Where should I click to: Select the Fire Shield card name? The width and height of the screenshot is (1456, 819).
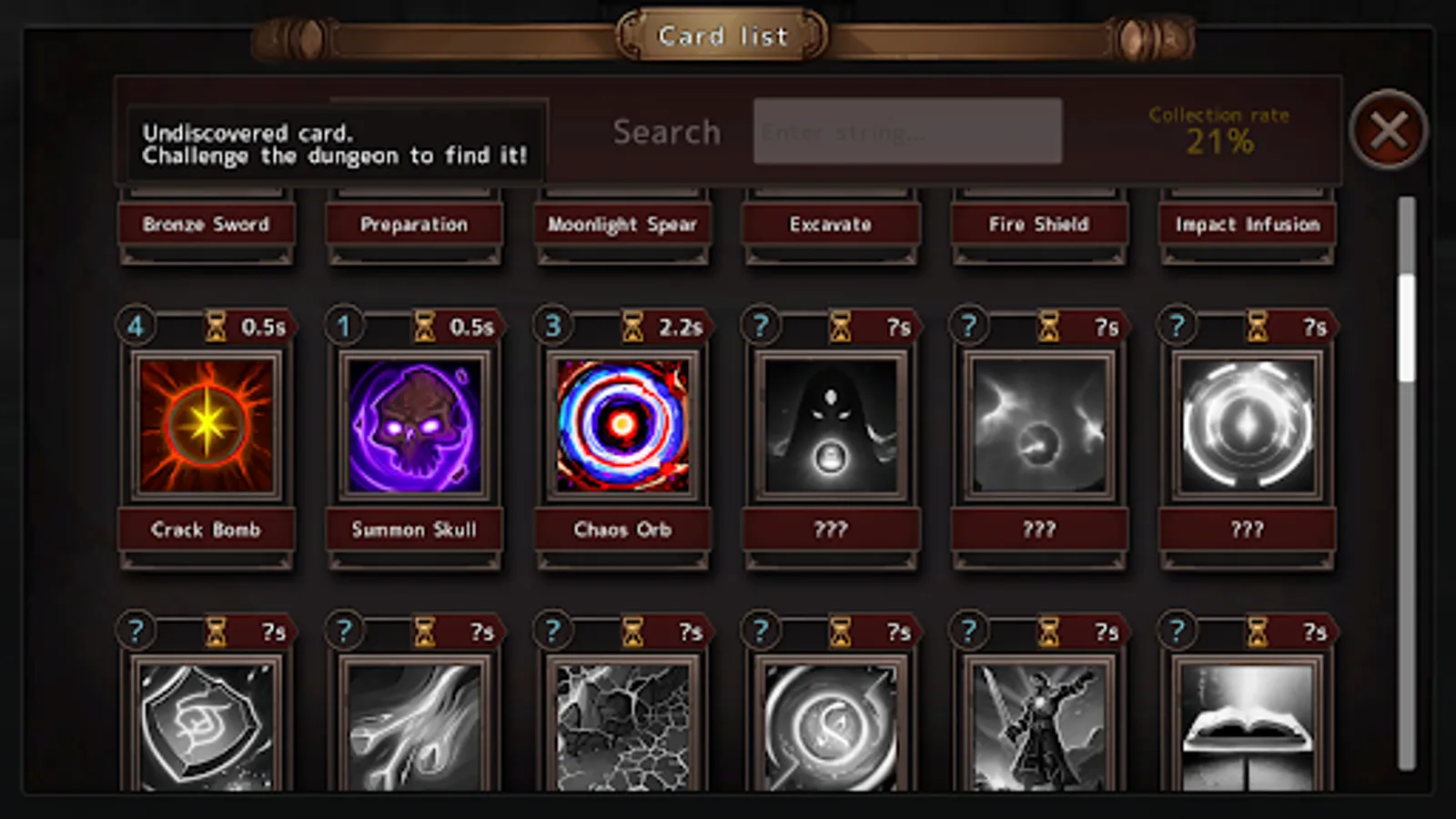coord(1038,225)
